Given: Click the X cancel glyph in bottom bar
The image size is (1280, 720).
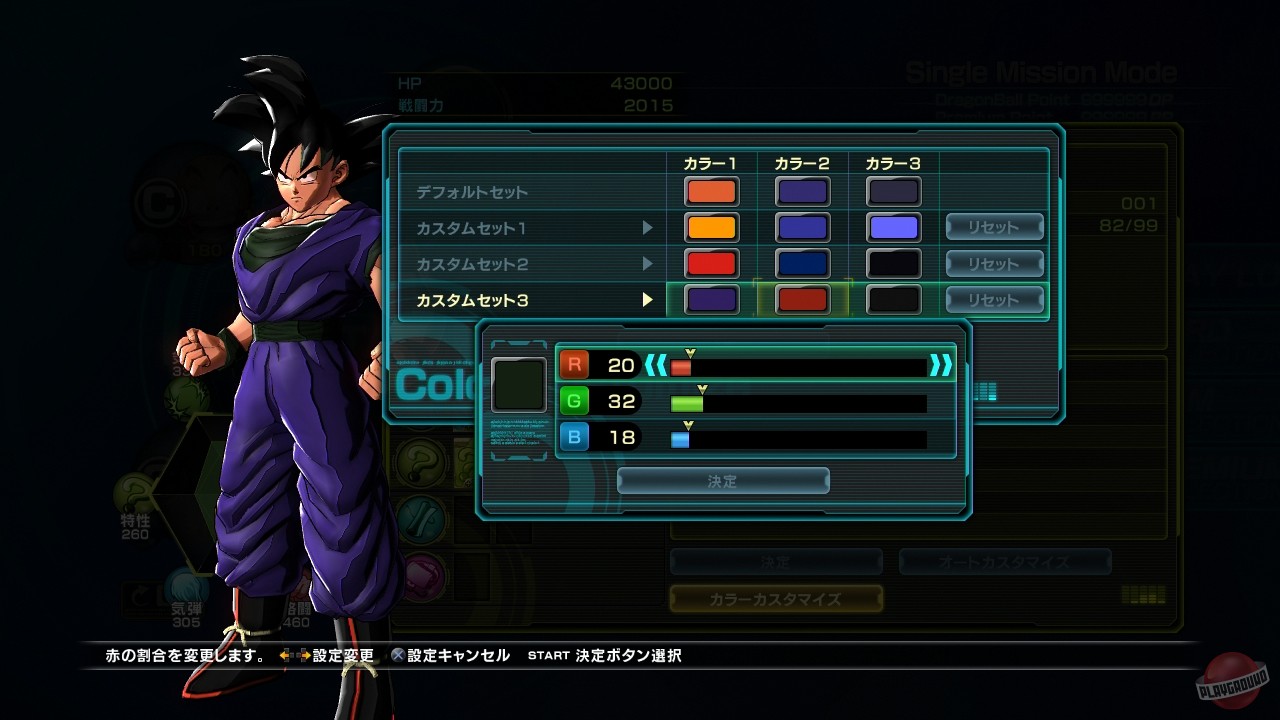Looking at the screenshot, I should click(396, 656).
